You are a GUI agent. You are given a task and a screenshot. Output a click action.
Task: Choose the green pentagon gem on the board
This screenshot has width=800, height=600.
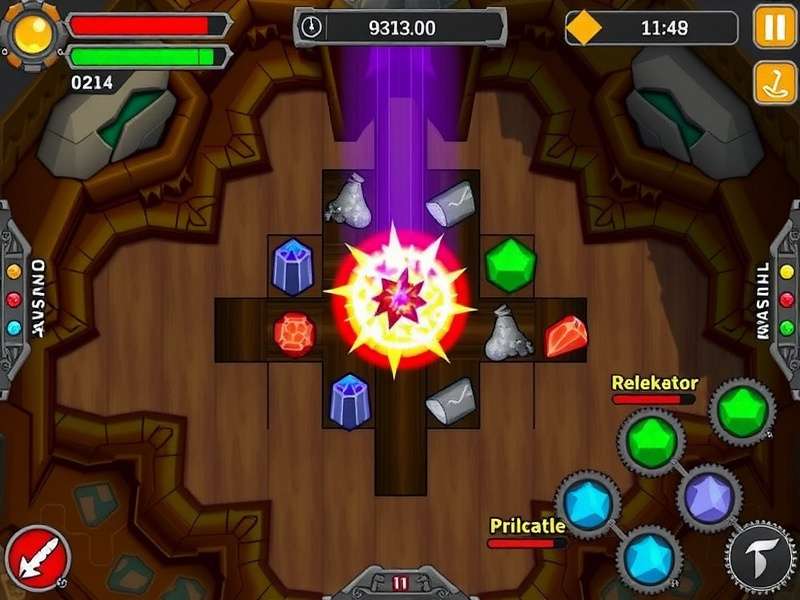(x=510, y=265)
